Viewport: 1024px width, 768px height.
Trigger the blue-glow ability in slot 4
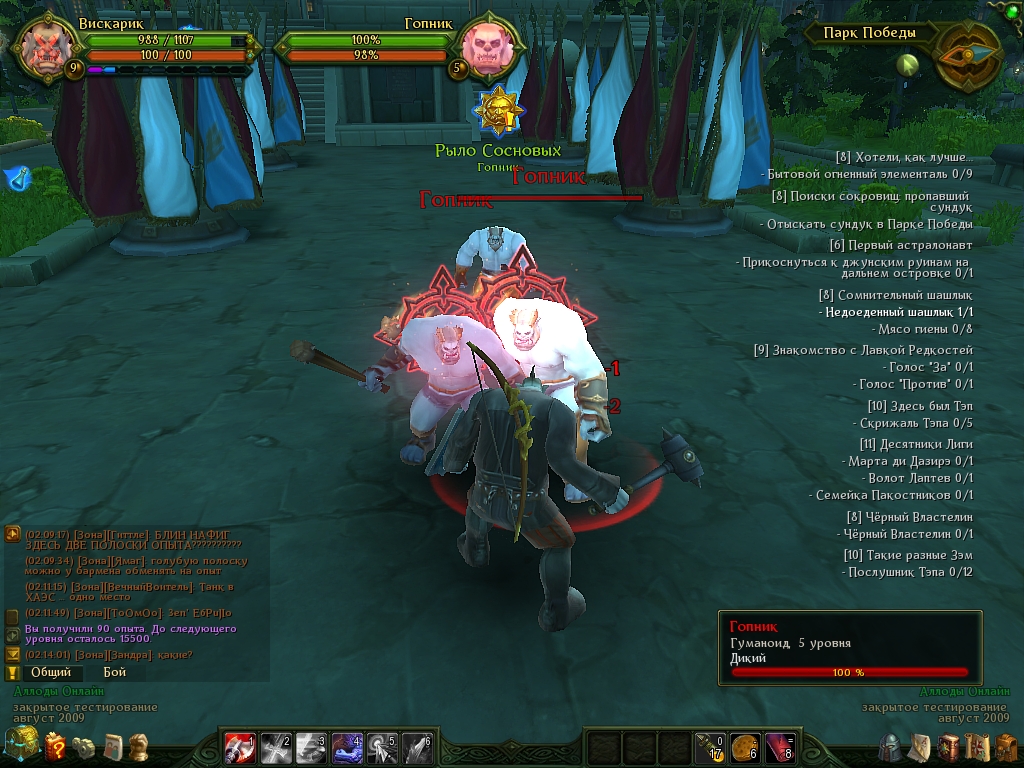click(x=346, y=747)
